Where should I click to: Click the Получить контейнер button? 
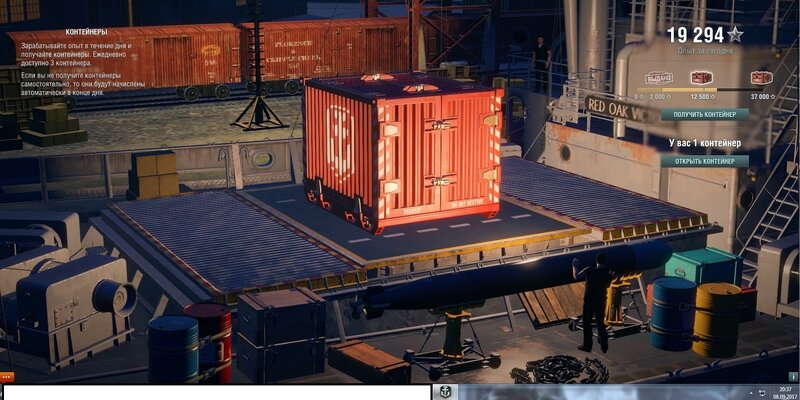[704, 114]
